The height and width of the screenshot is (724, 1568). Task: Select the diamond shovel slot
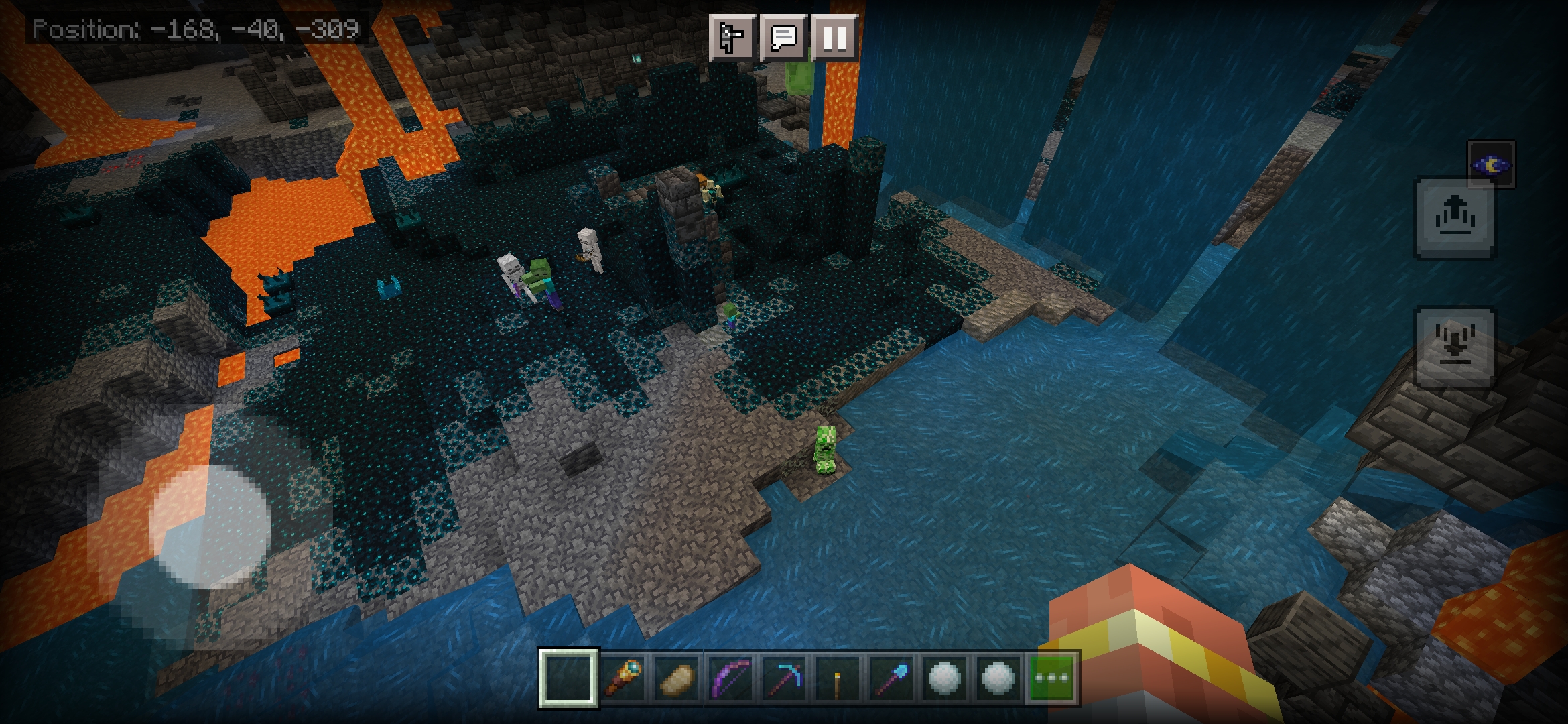pyautogui.click(x=891, y=678)
